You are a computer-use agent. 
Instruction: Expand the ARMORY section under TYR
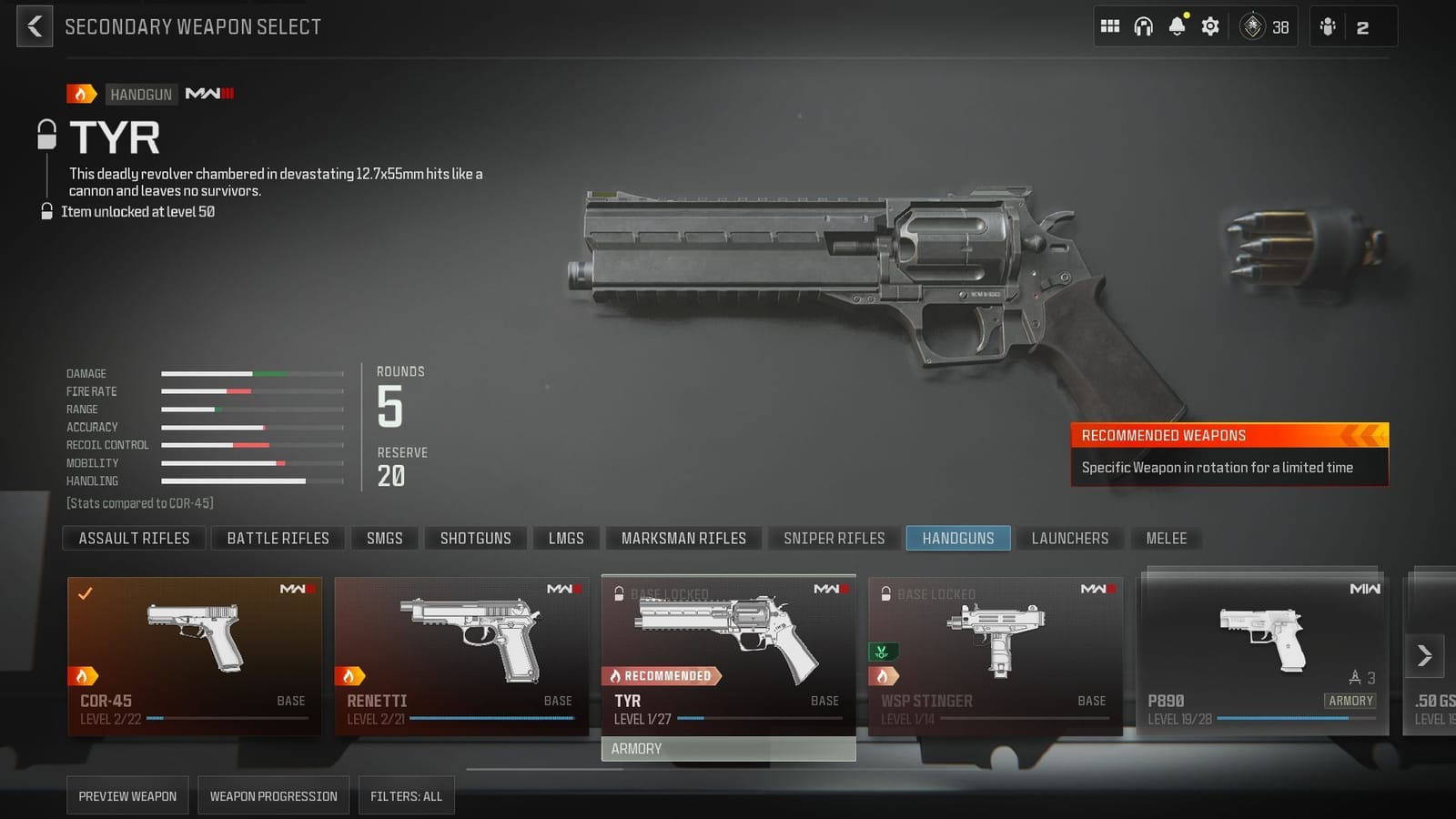pos(728,748)
